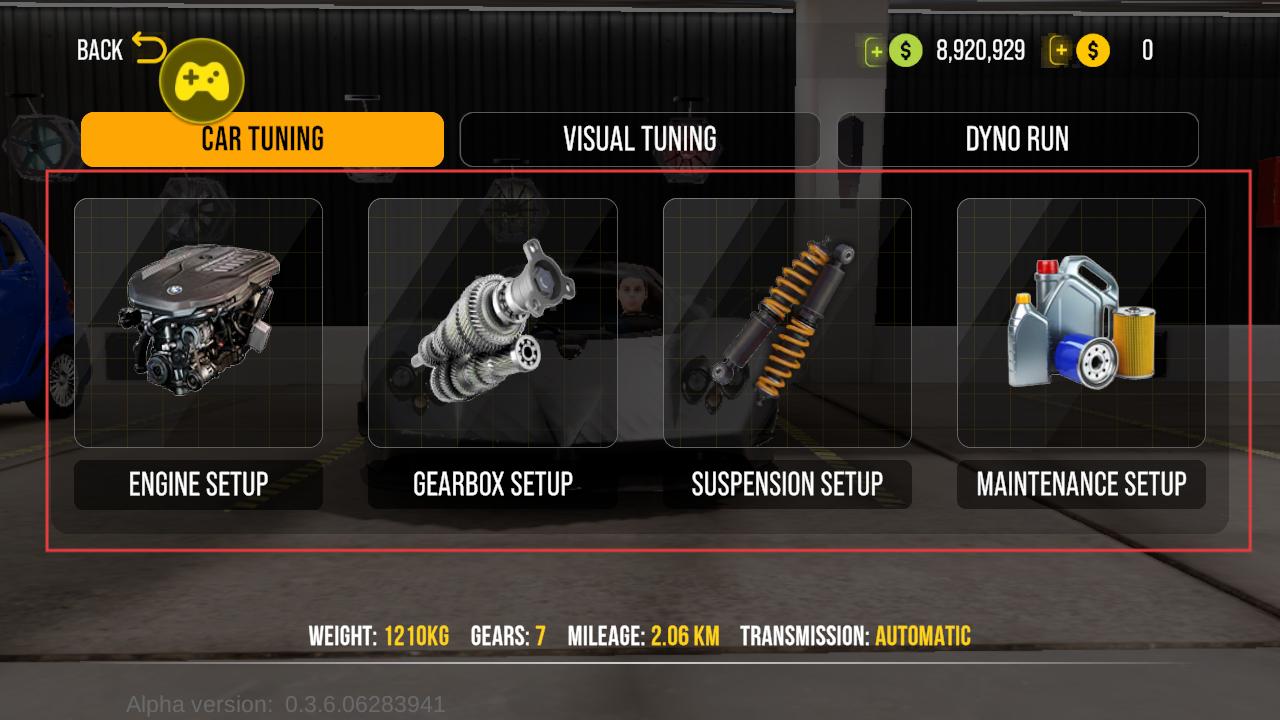Go back using the Back button
The image size is (1280, 720).
click(x=119, y=50)
